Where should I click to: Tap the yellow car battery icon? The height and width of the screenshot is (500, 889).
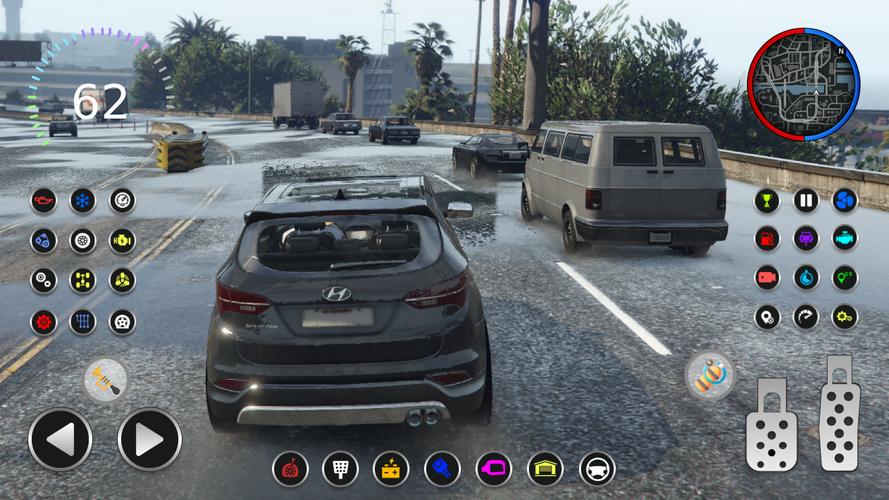[391, 468]
